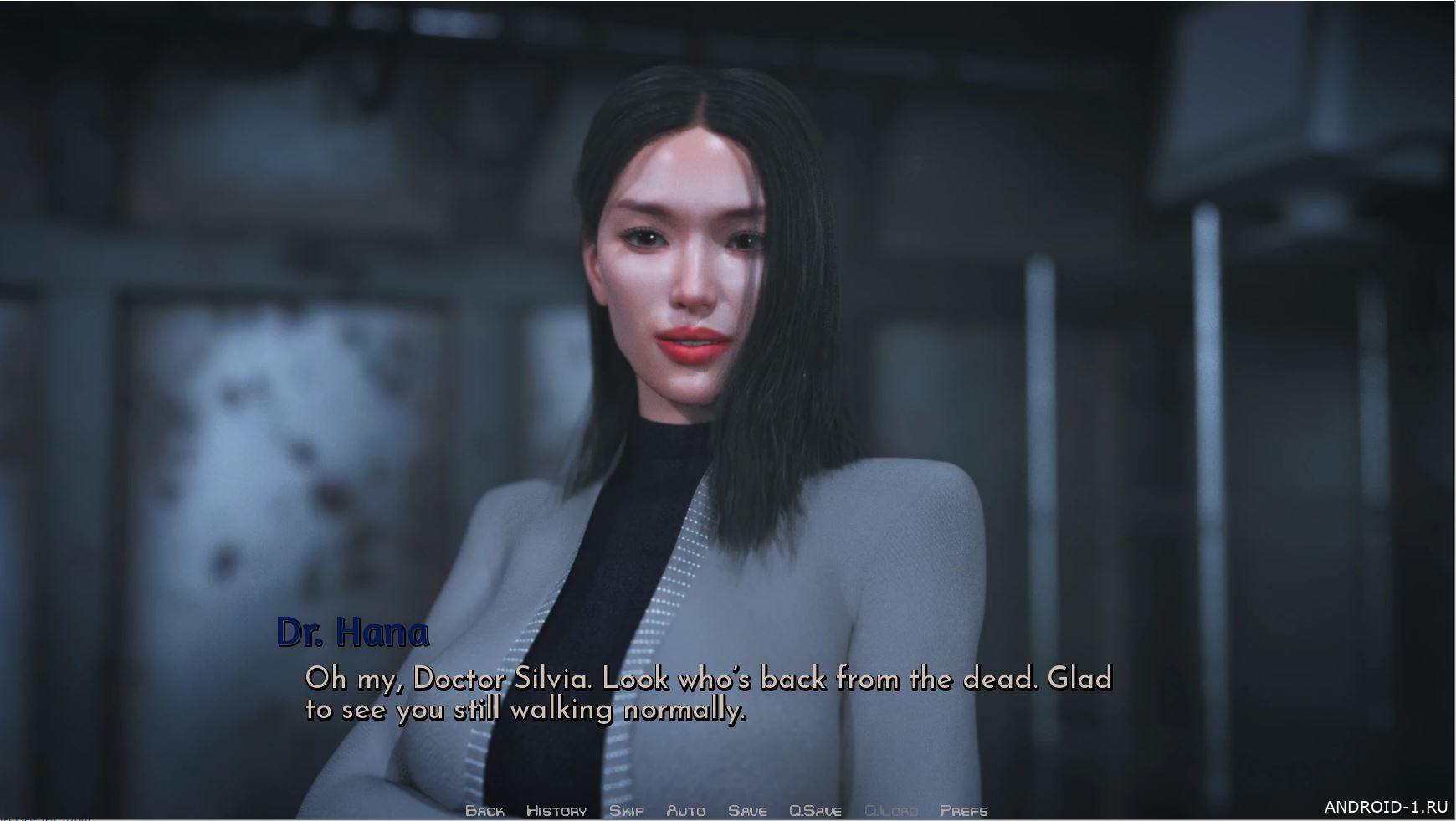This screenshot has width=1456, height=821.
Task: Activate Skip to fast-forward dialogue
Action: pyautogui.click(x=626, y=810)
